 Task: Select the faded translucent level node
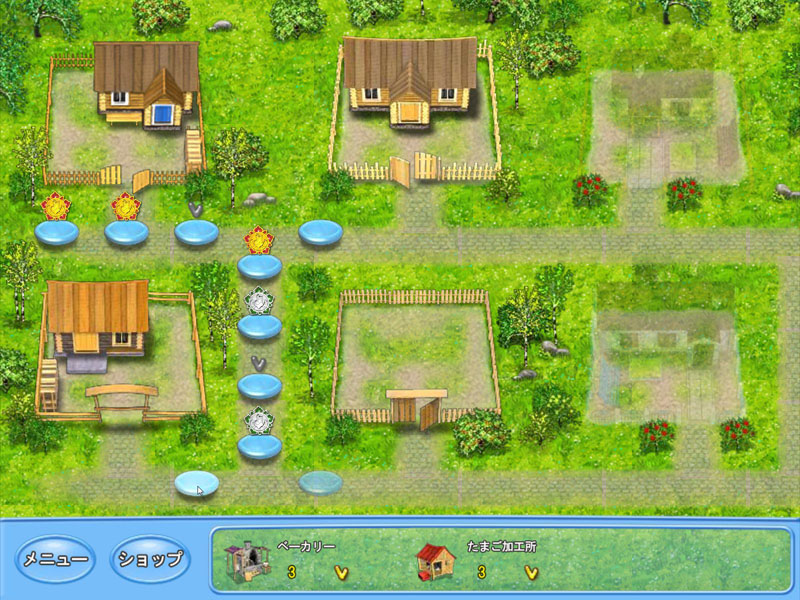[320, 483]
